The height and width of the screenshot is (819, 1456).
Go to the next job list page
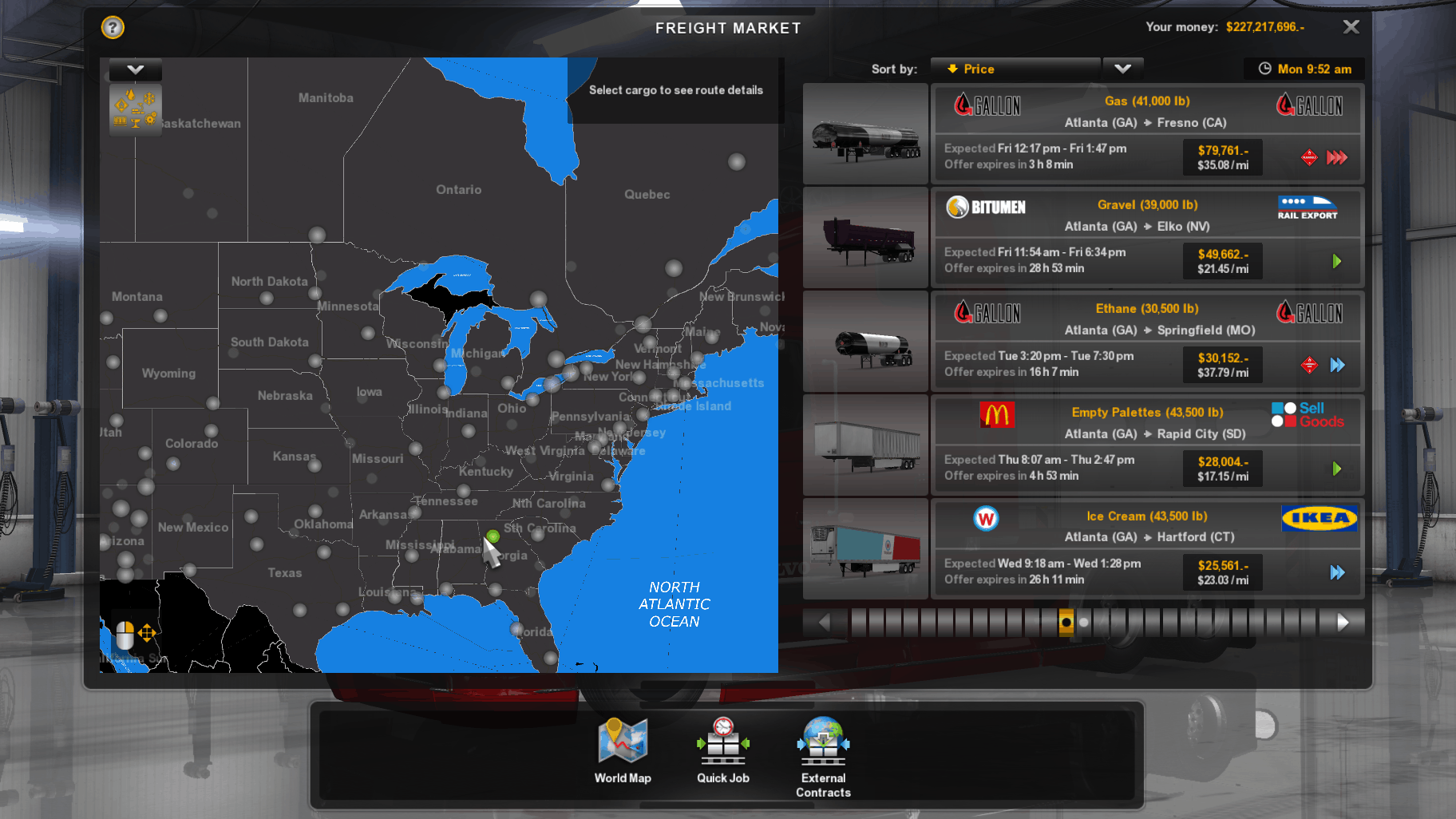[x=1343, y=622]
